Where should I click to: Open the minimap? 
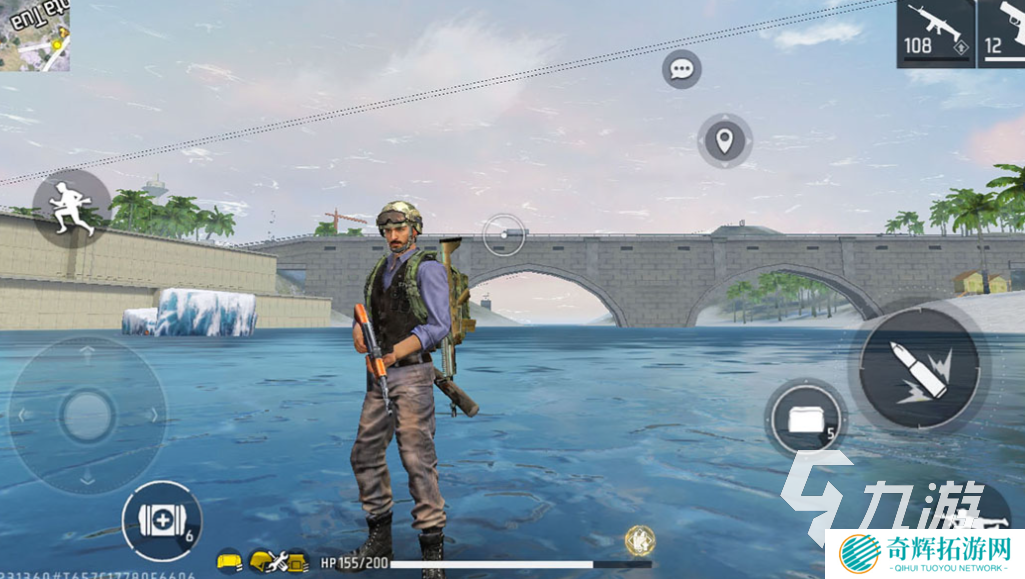pos(34,34)
